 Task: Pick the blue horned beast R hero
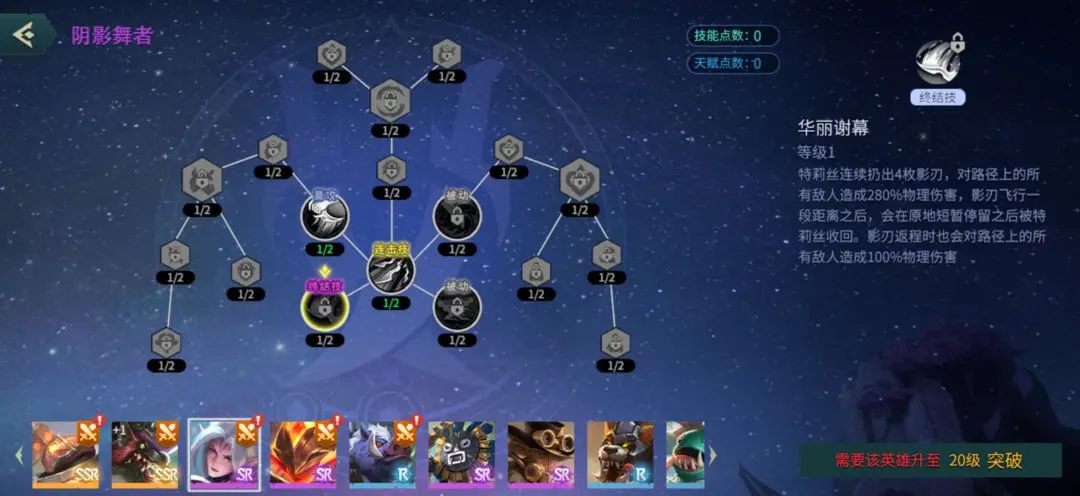(x=382, y=455)
